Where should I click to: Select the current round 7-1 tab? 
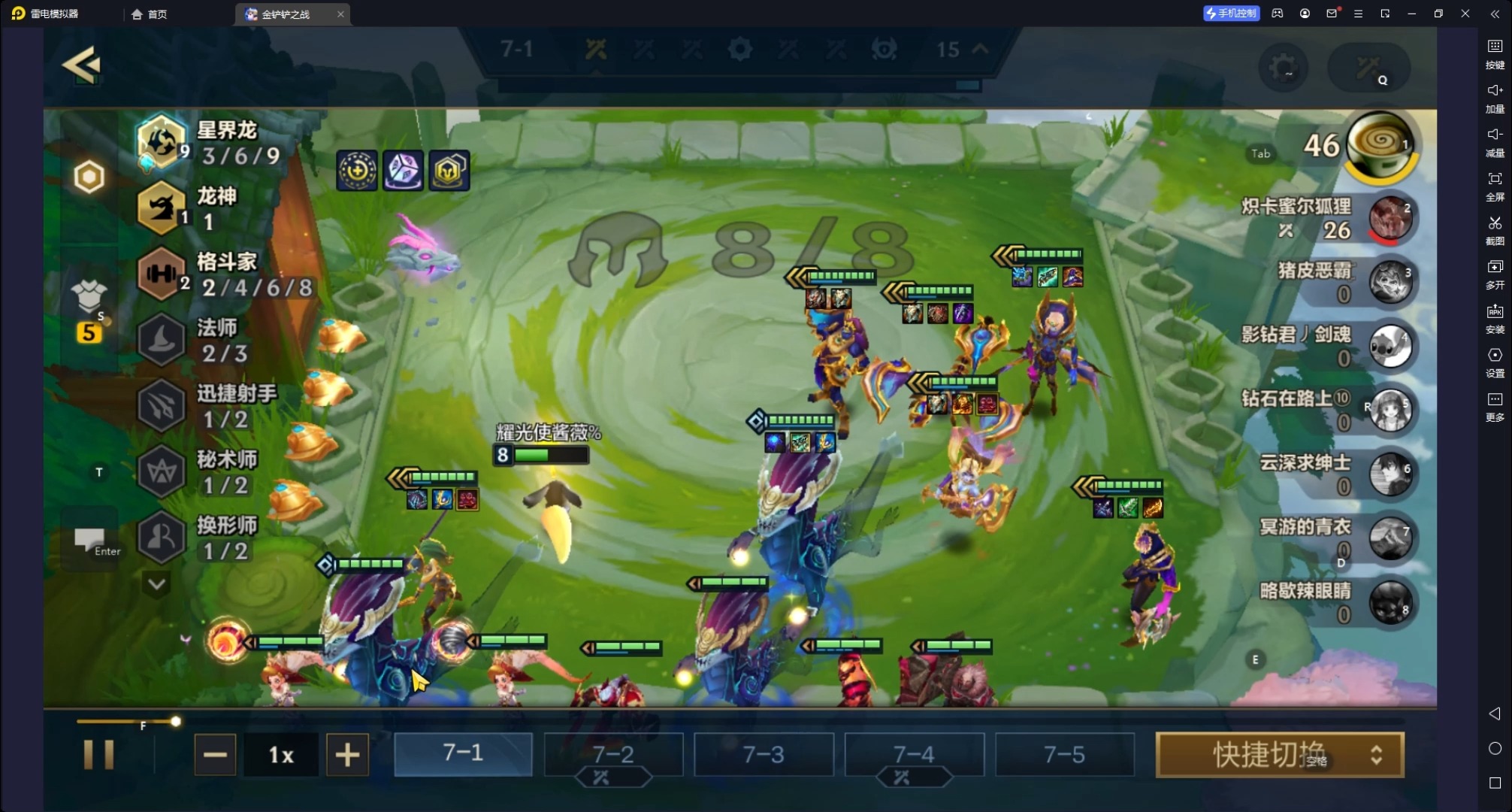[x=463, y=754]
